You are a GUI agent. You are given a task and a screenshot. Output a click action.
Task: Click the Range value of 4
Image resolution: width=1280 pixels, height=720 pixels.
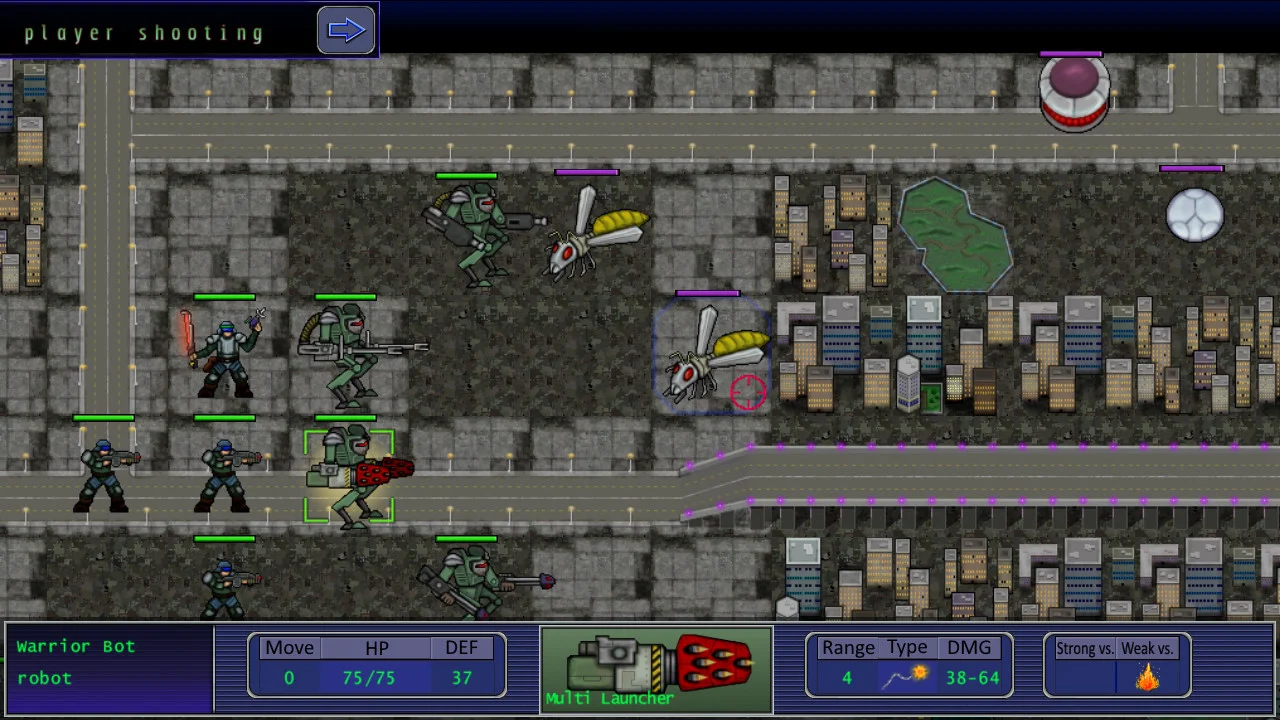pyautogui.click(x=847, y=678)
